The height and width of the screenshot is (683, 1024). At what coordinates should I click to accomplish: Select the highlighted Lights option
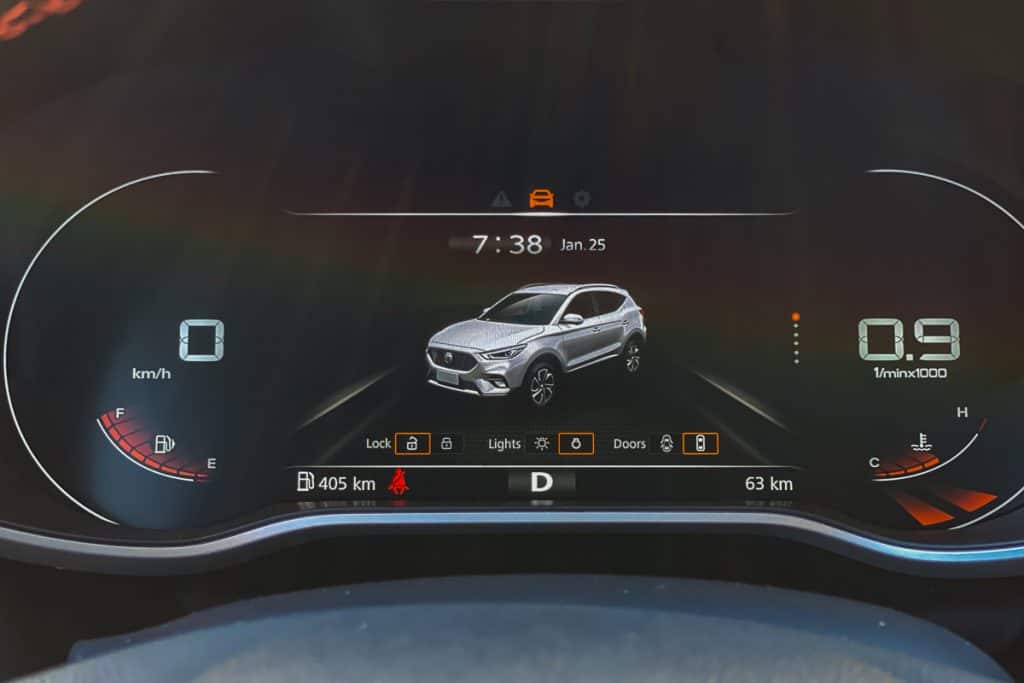click(576, 443)
